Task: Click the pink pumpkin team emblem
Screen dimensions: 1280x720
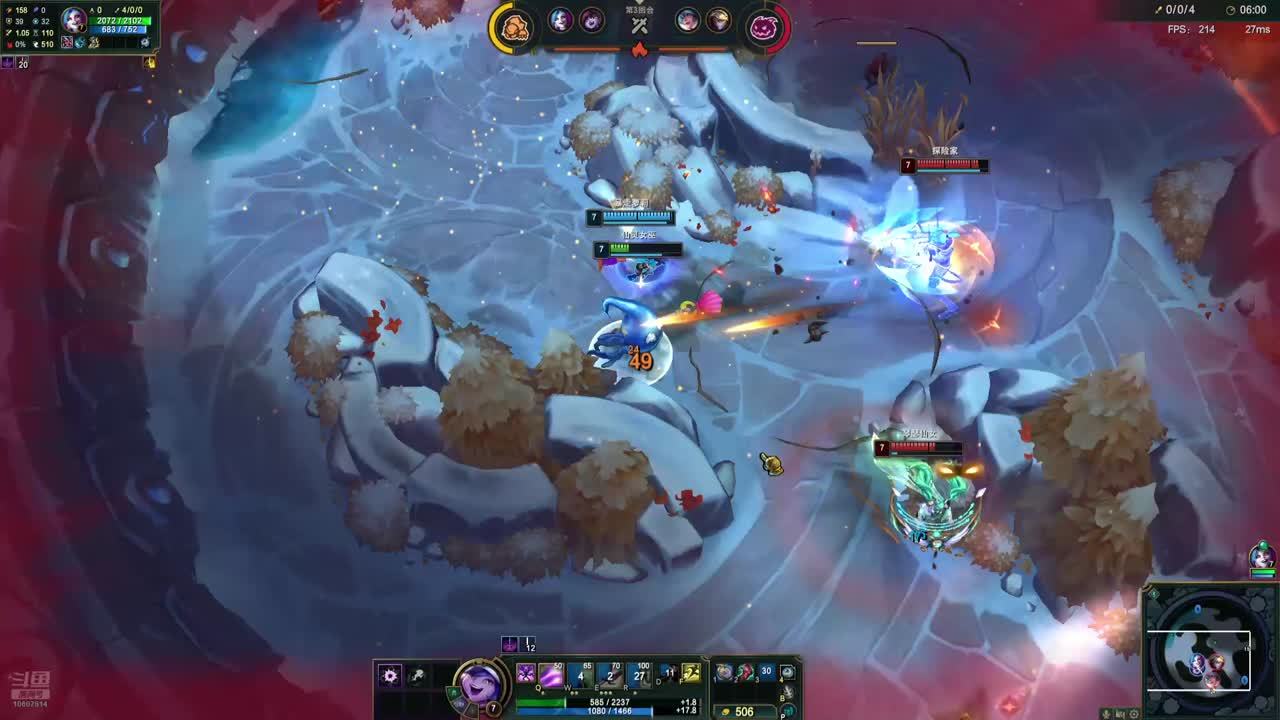Action: coord(766,27)
